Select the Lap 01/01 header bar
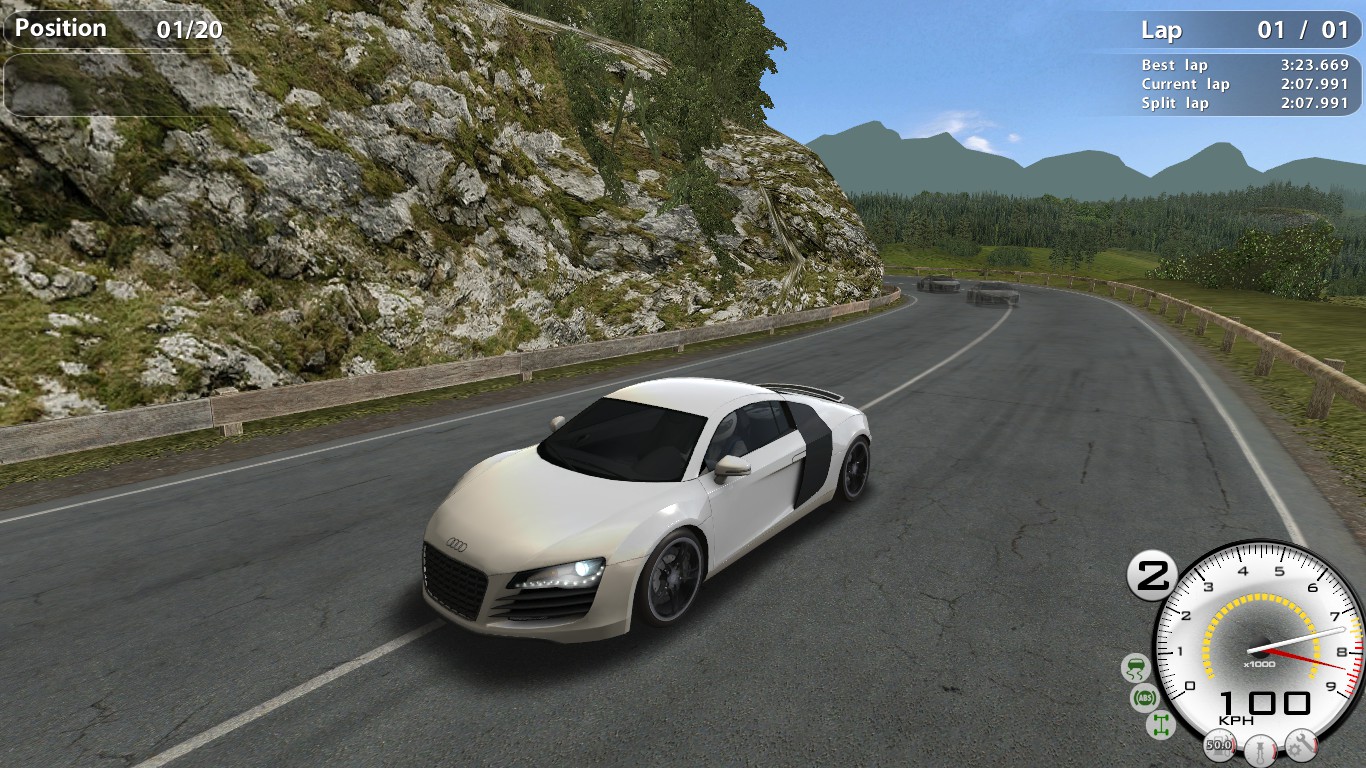The height and width of the screenshot is (768, 1366). 1244,31
